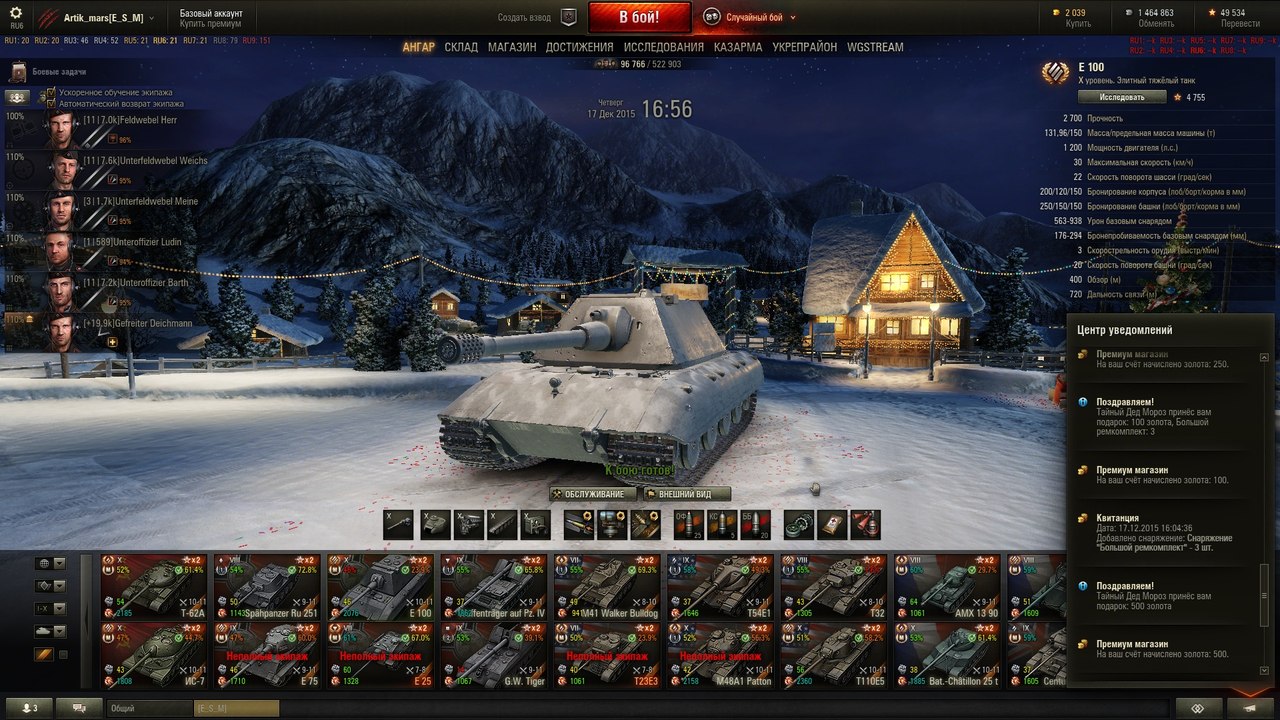The width and height of the screenshot is (1280, 720).
Task: Open the КАЗАРМА tab
Action: click(x=738, y=47)
